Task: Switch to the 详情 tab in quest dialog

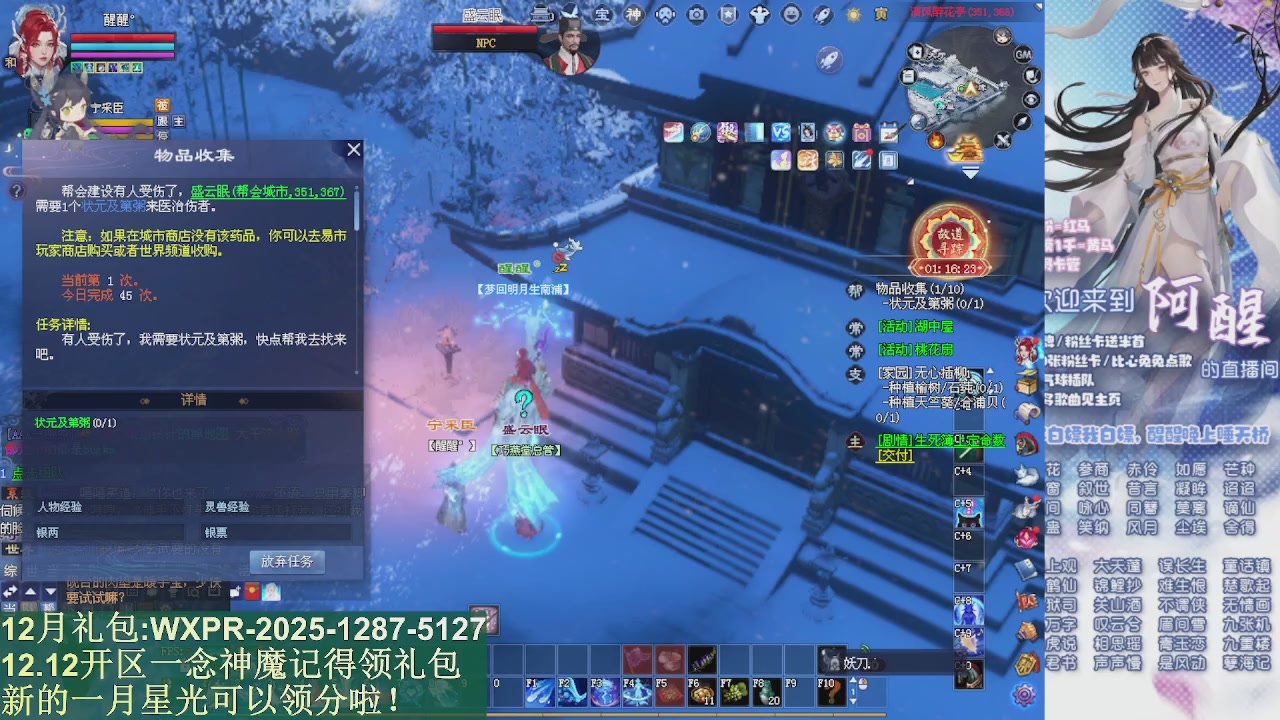Action: pos(193,400)
